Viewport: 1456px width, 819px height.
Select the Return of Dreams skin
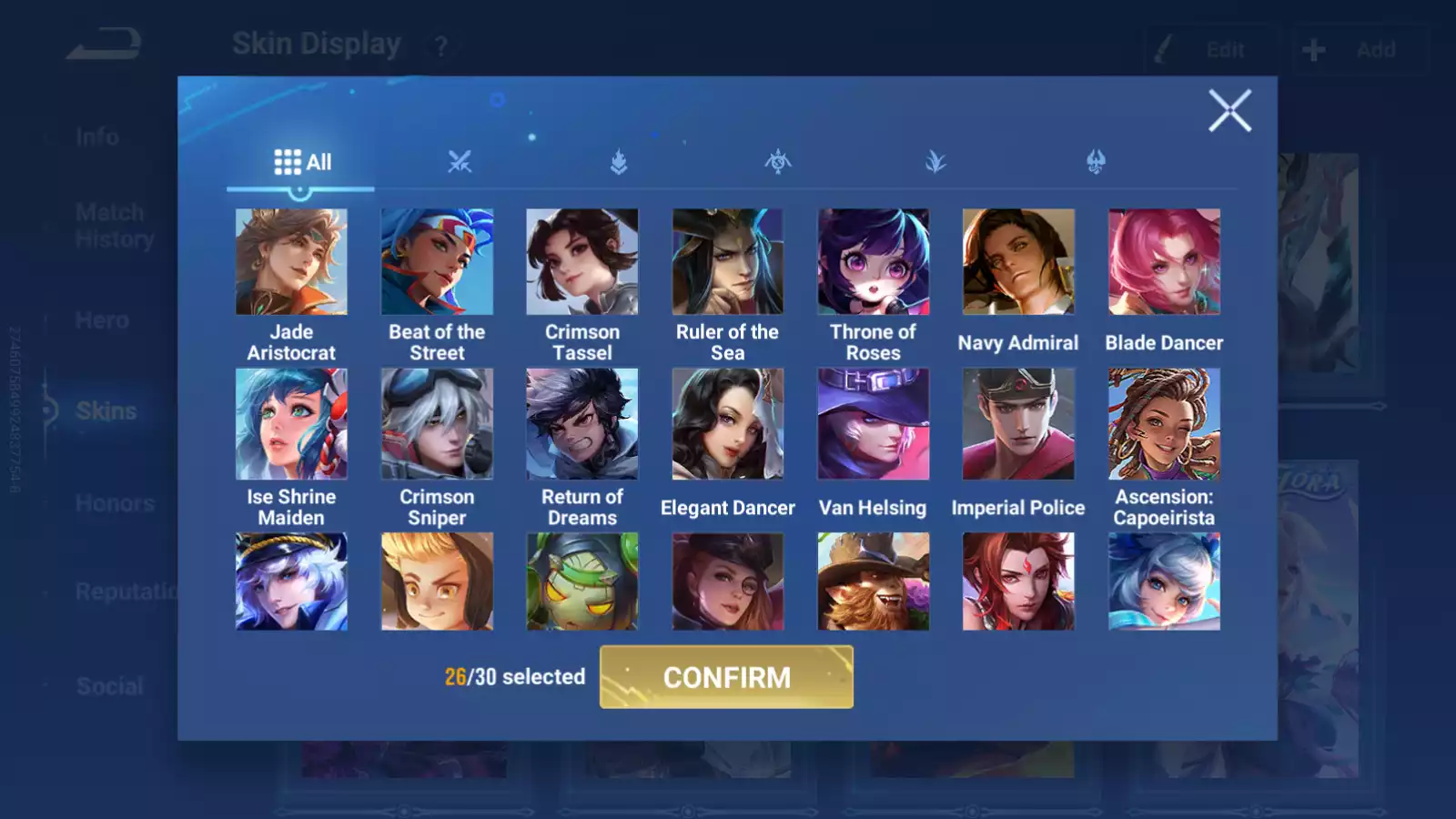[x=582, y=424]
